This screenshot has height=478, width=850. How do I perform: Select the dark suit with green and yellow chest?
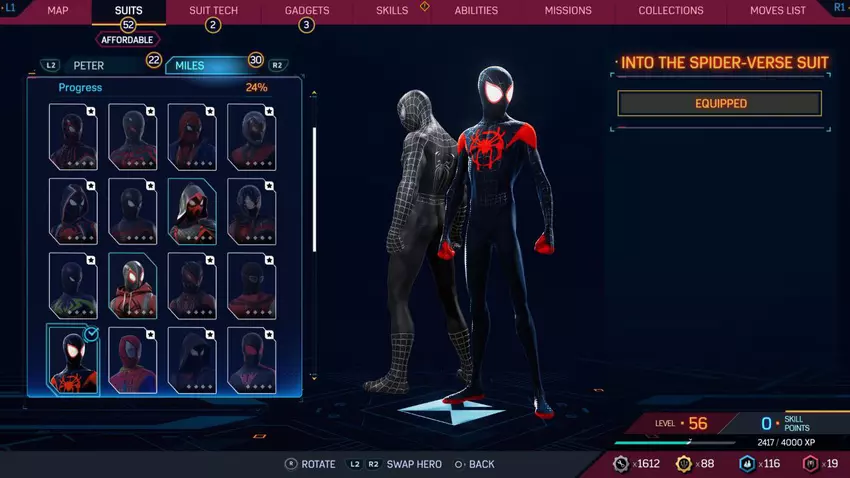point(73,285)
